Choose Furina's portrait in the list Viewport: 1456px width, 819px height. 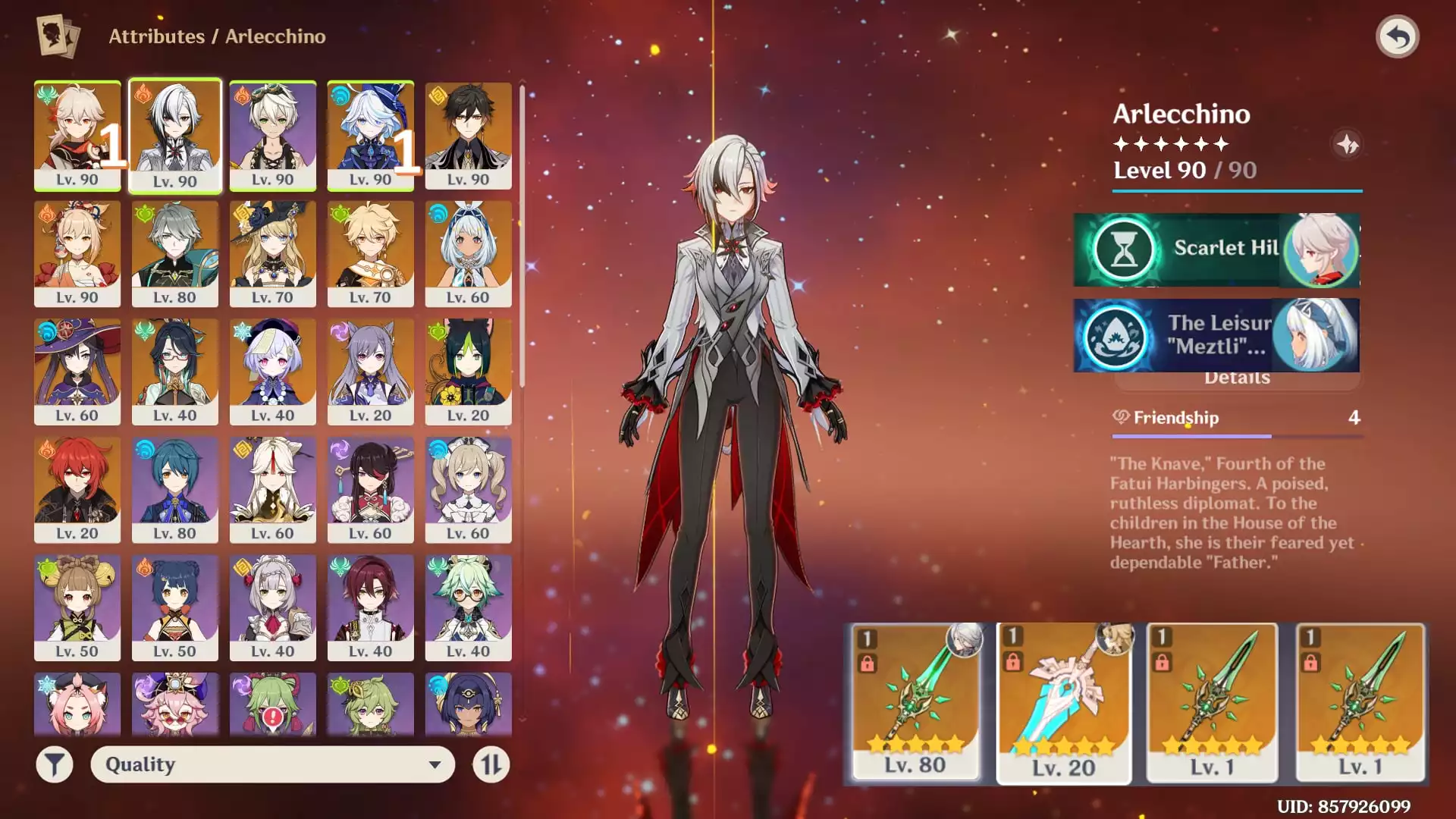(370, 135)
